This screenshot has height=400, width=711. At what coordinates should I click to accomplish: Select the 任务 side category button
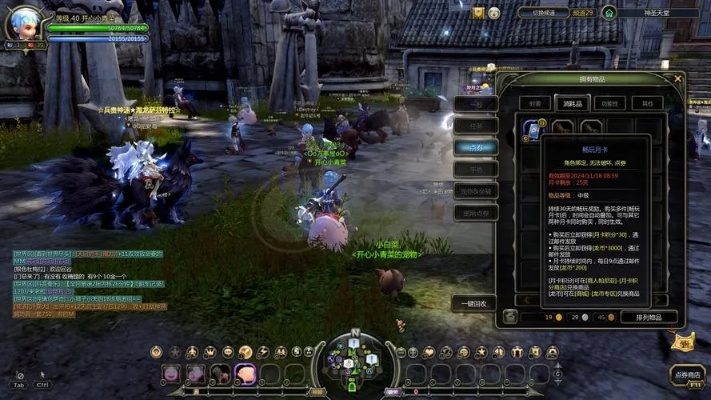[x=475, y=125]
